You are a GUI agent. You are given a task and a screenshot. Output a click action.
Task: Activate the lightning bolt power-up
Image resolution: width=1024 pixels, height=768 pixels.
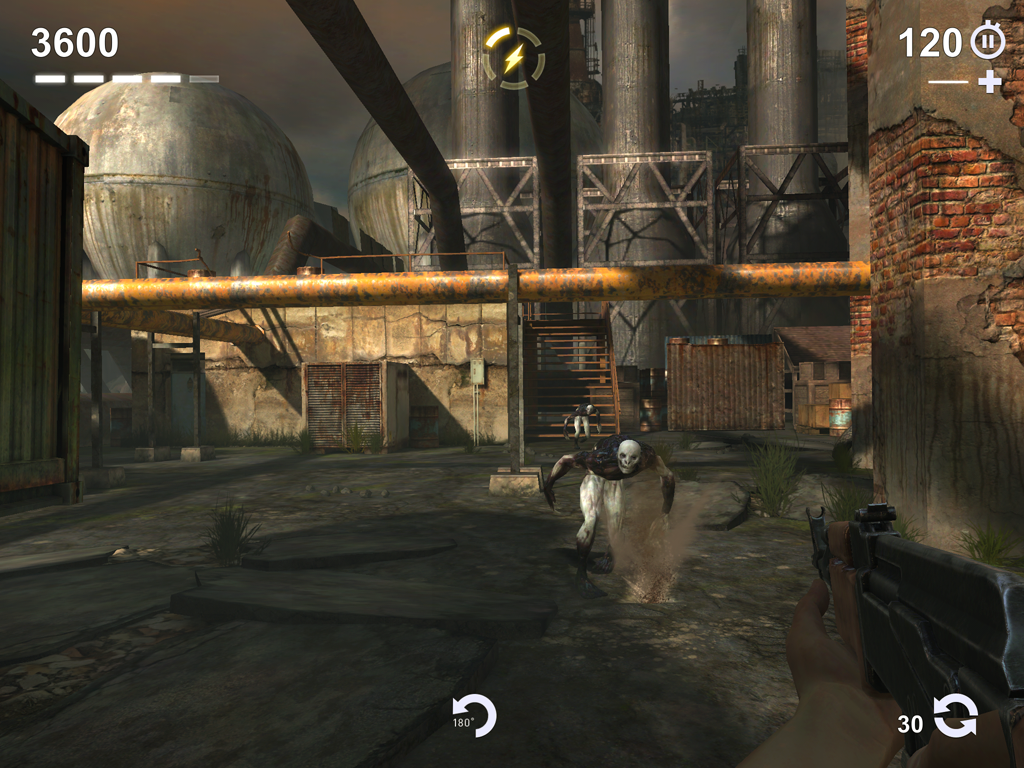click(513, 58)
